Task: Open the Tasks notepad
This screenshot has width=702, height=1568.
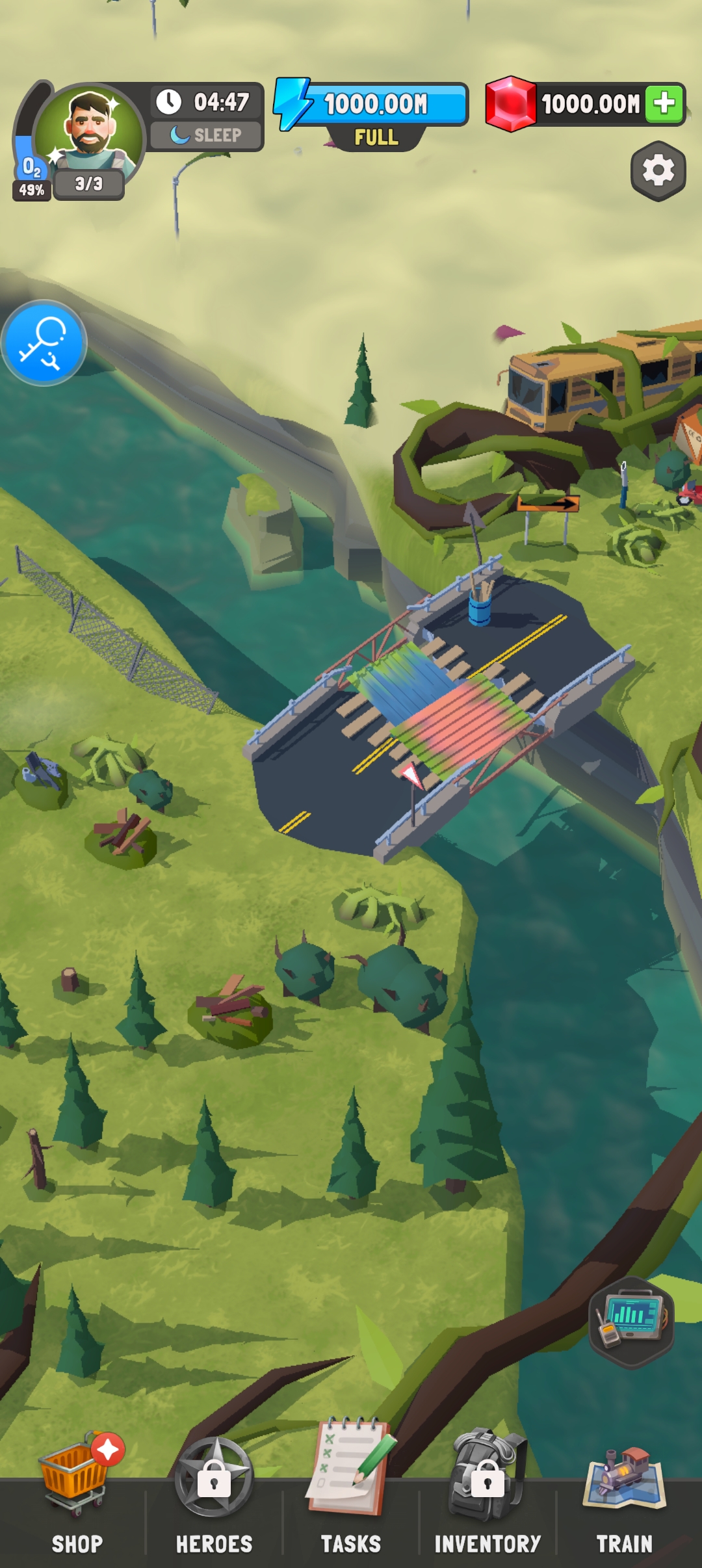Action: [351, 1495]
